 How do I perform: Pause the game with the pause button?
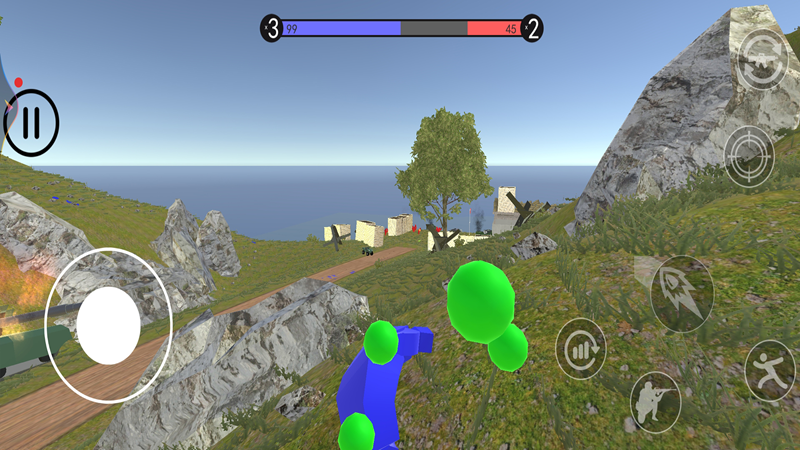click(31, 123)
